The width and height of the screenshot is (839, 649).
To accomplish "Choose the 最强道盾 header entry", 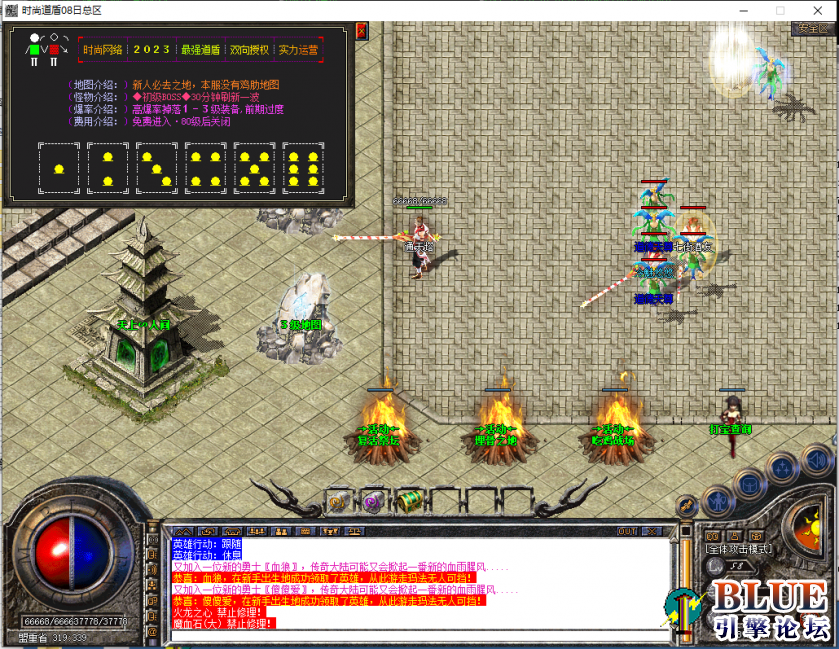I will click(x=200, y=49).
